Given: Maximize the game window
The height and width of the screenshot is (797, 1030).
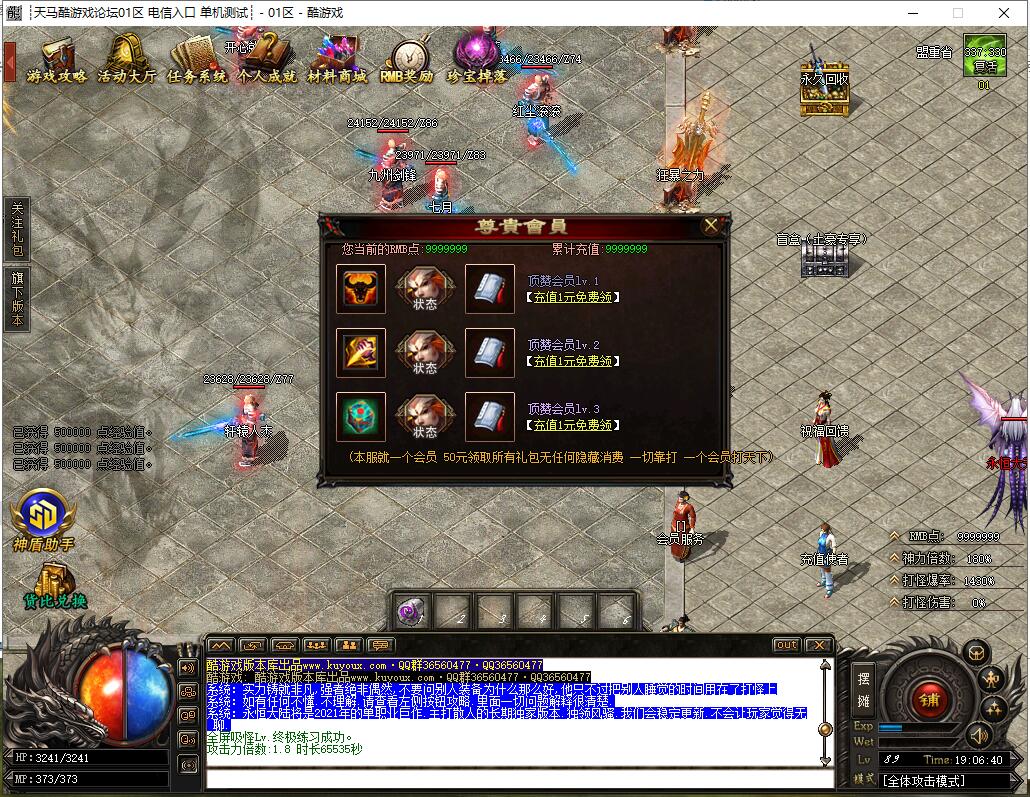Looking at the screenshot, I should [x=957, y=13].
